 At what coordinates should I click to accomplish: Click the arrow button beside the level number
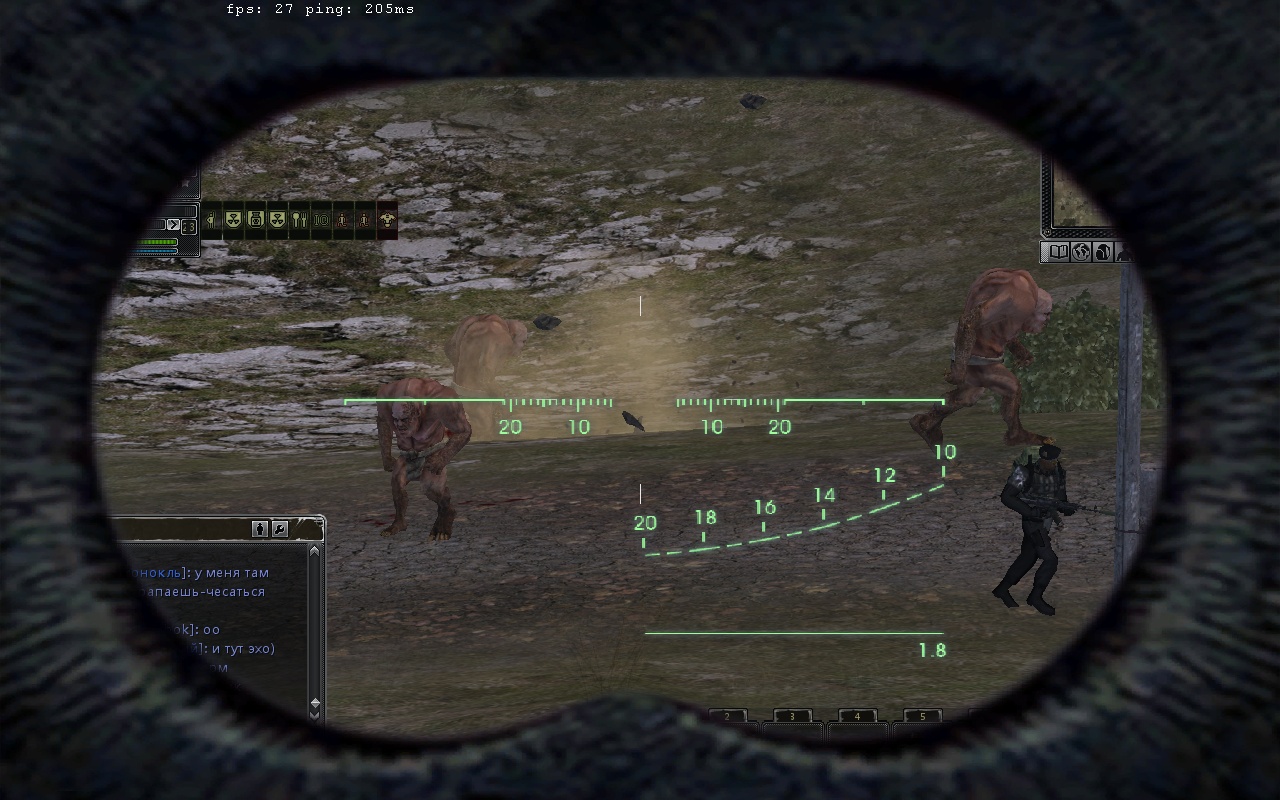coord(173,225)
